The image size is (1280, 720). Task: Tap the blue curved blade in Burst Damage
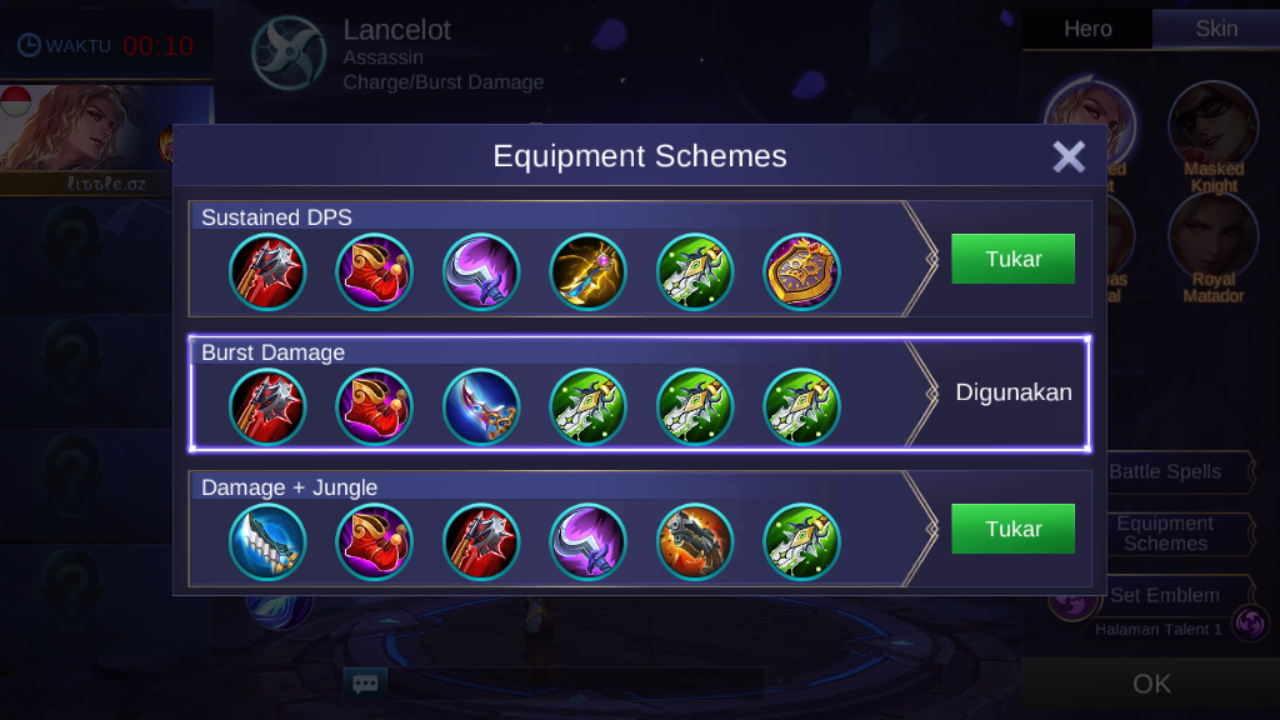point(481,407)
